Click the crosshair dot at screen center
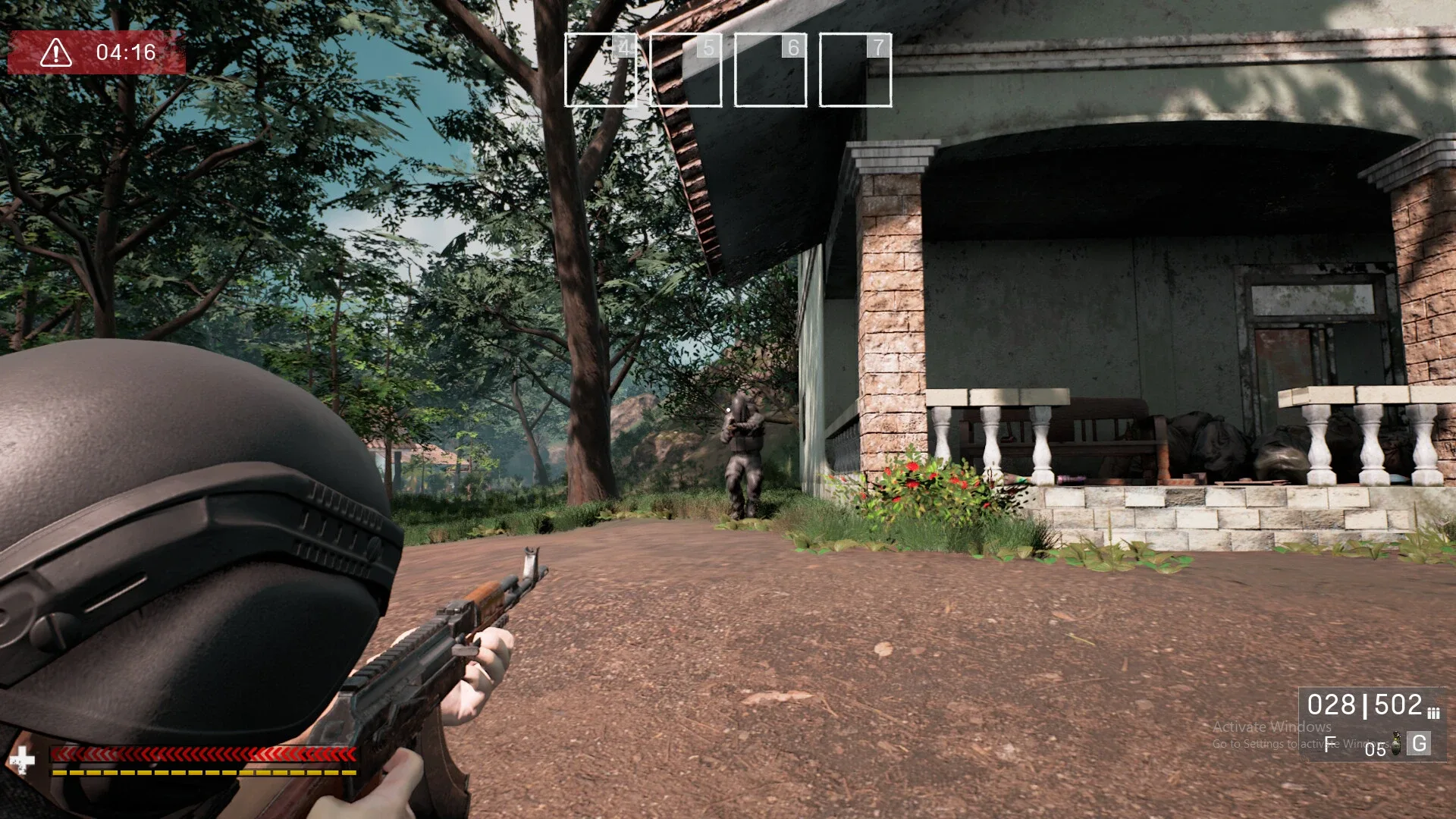The image size is (1456, 819). [x=728, y=409]
